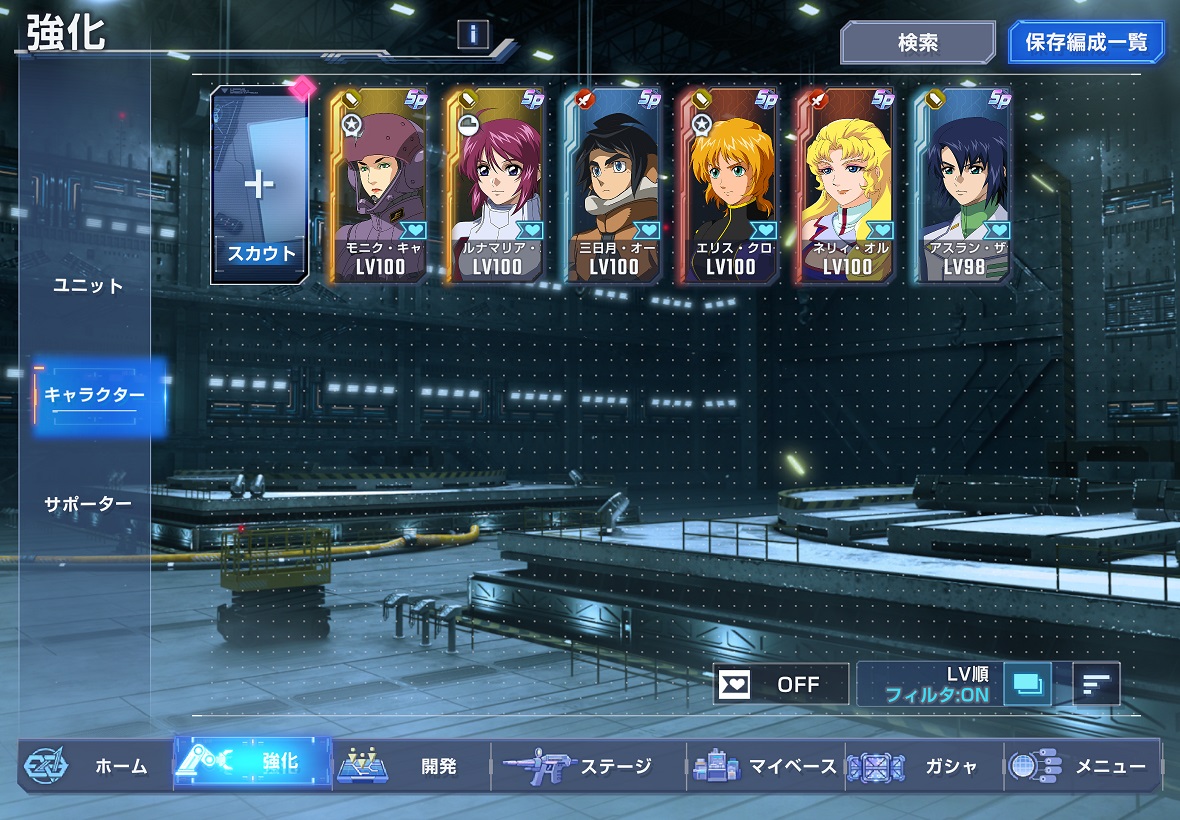
Task: Switch to the ユニット tab
Action: 88,286
